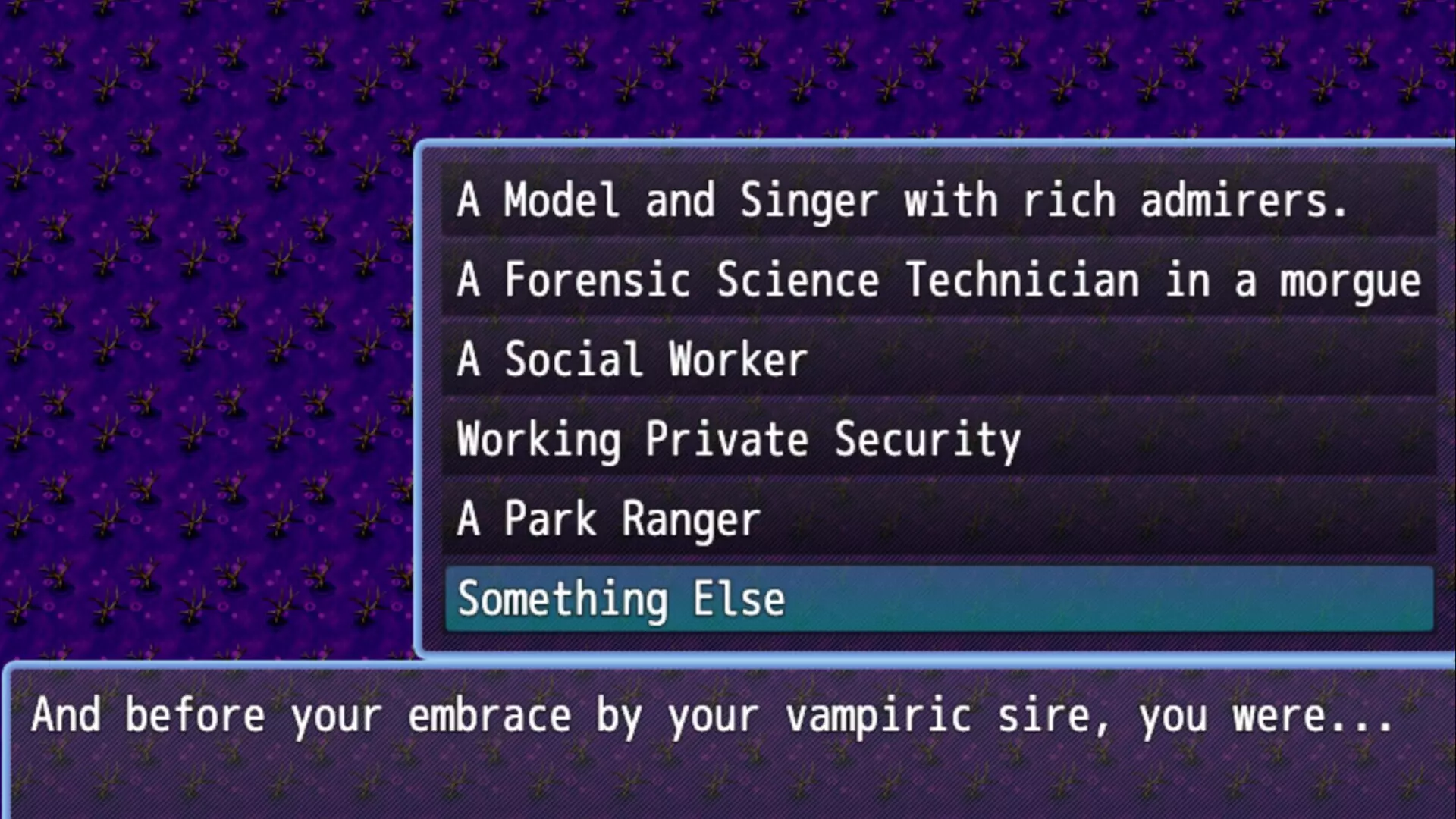This screenshot has width=1456, height=819.
Task: Pick "A Social Worker" as your background
Action: click(632, 359)
